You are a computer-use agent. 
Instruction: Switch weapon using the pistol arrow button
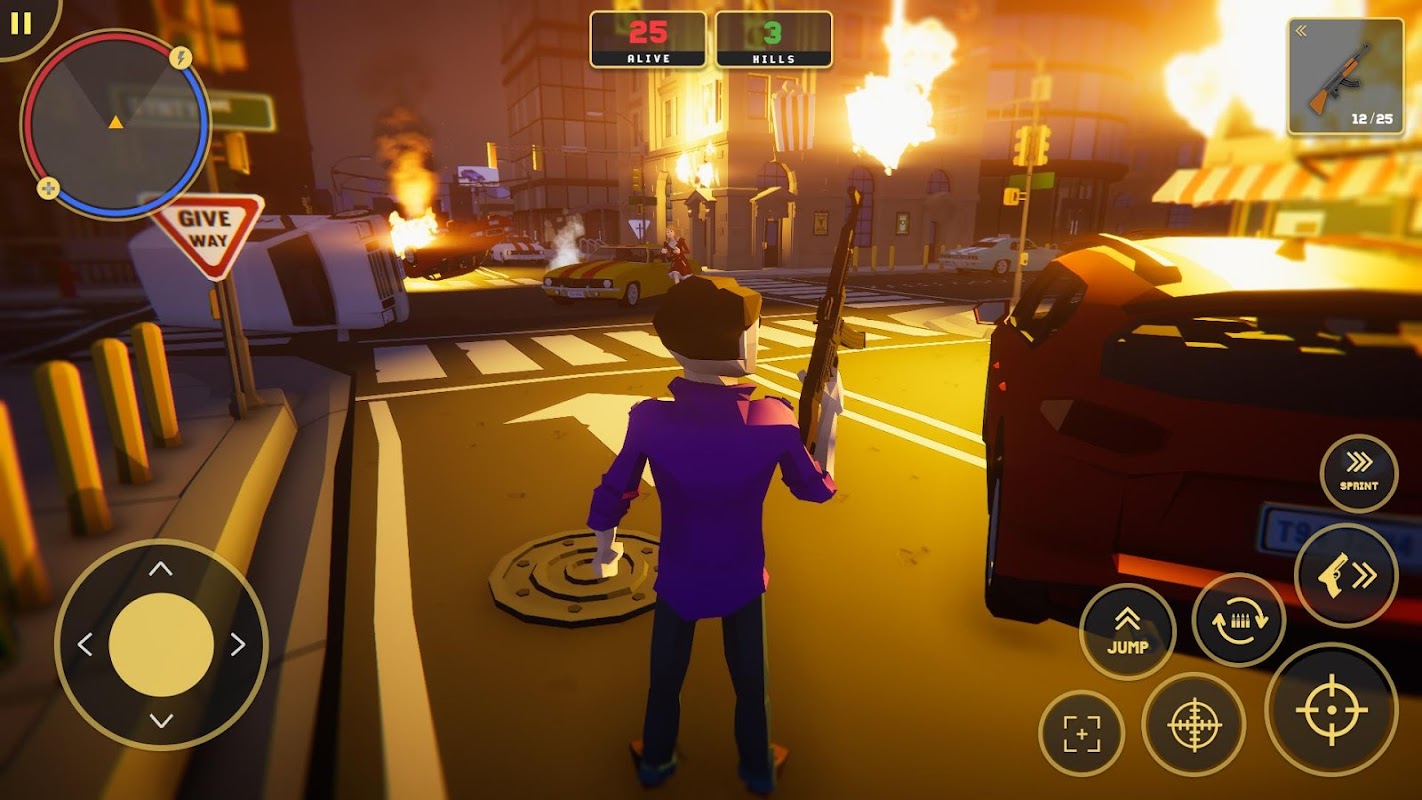point(1346,575)
